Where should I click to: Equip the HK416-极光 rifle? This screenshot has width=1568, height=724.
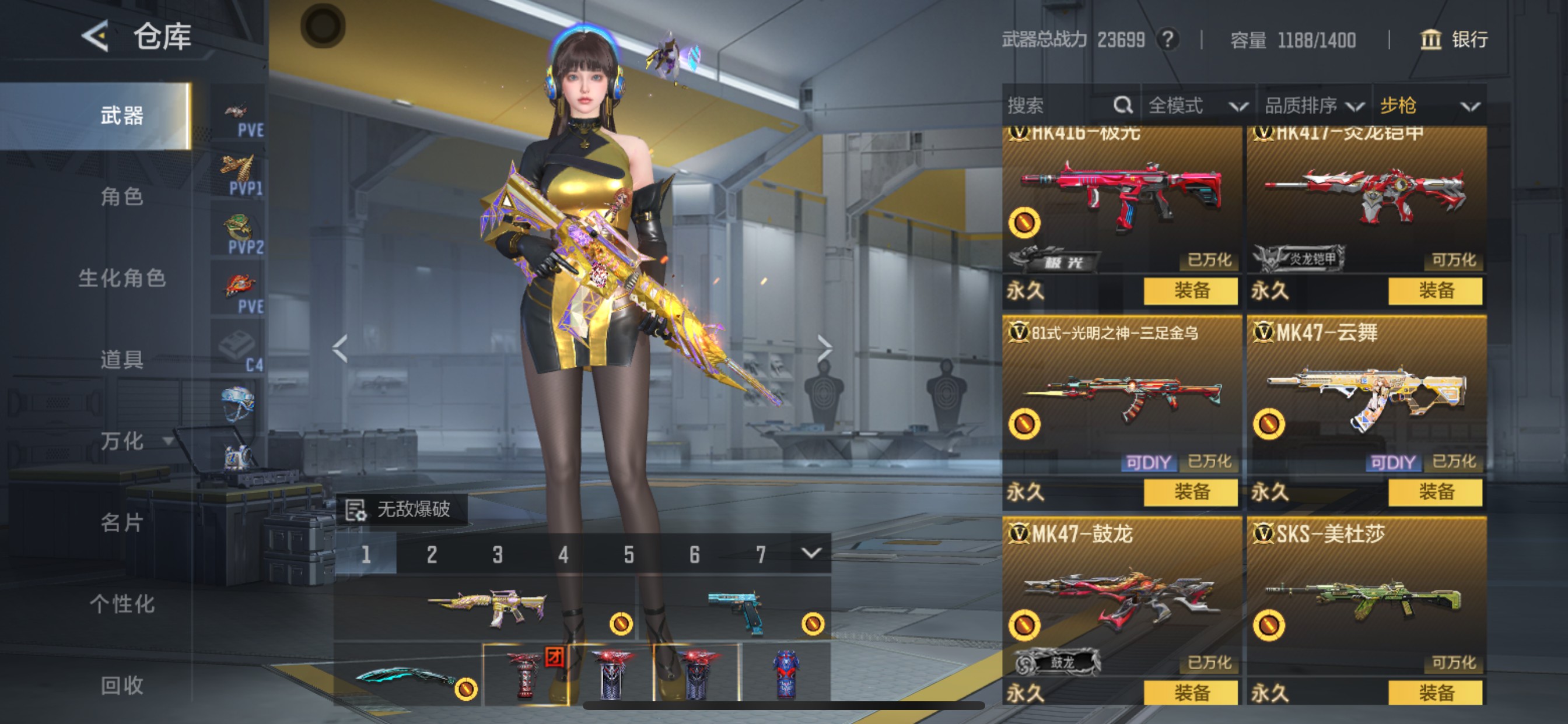(1190, 291)
